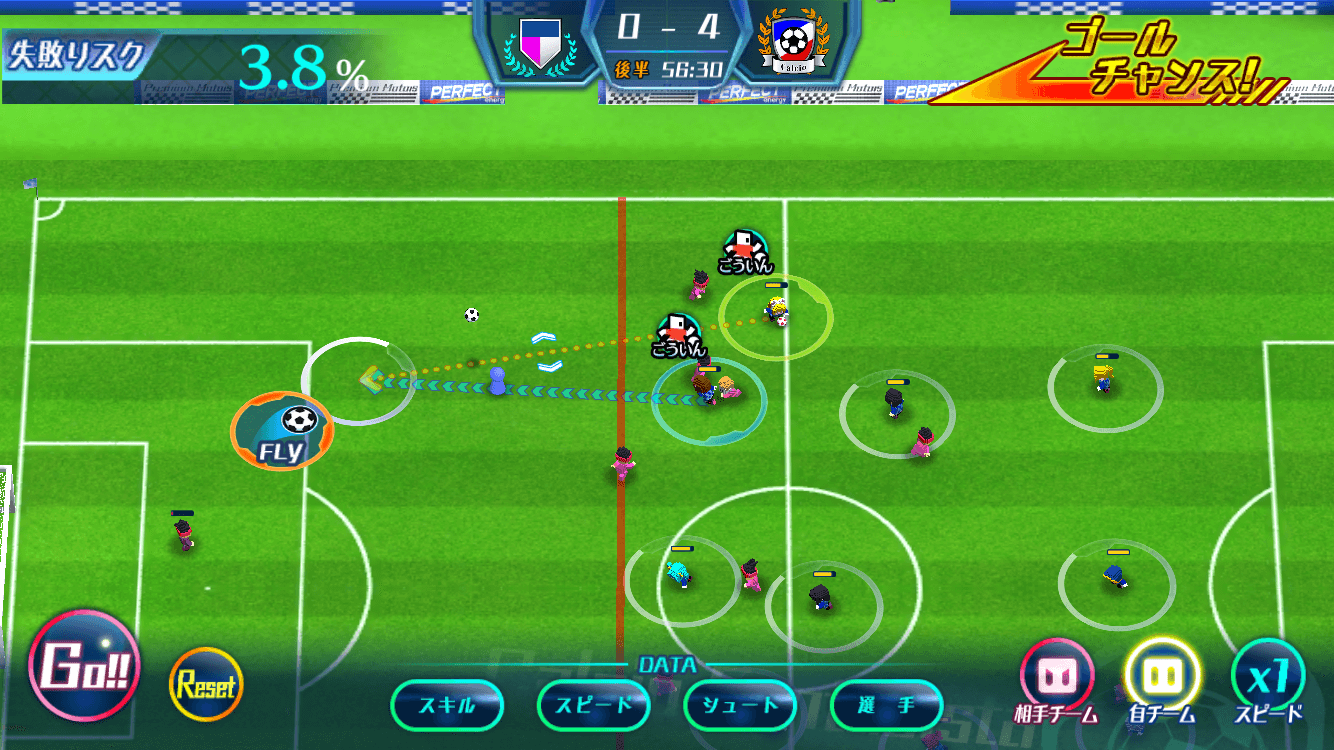
Task: Show the シュート data overlay
Action: pyautogui.click(x=740, y=705)
